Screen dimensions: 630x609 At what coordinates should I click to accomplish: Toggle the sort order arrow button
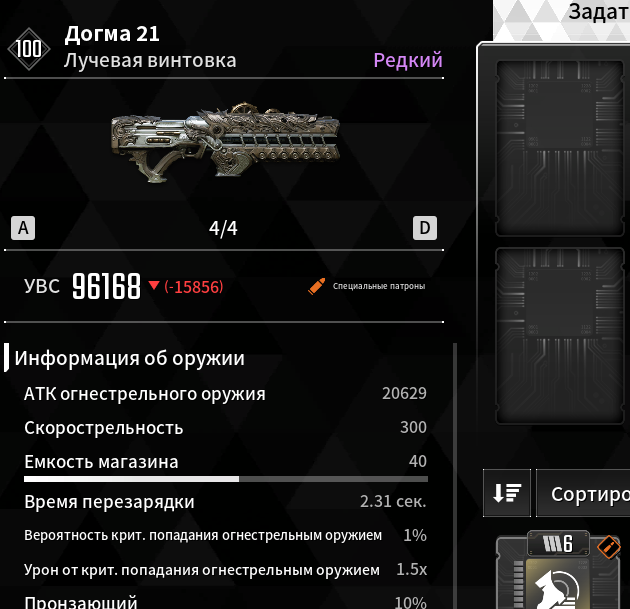pos(507,493)
